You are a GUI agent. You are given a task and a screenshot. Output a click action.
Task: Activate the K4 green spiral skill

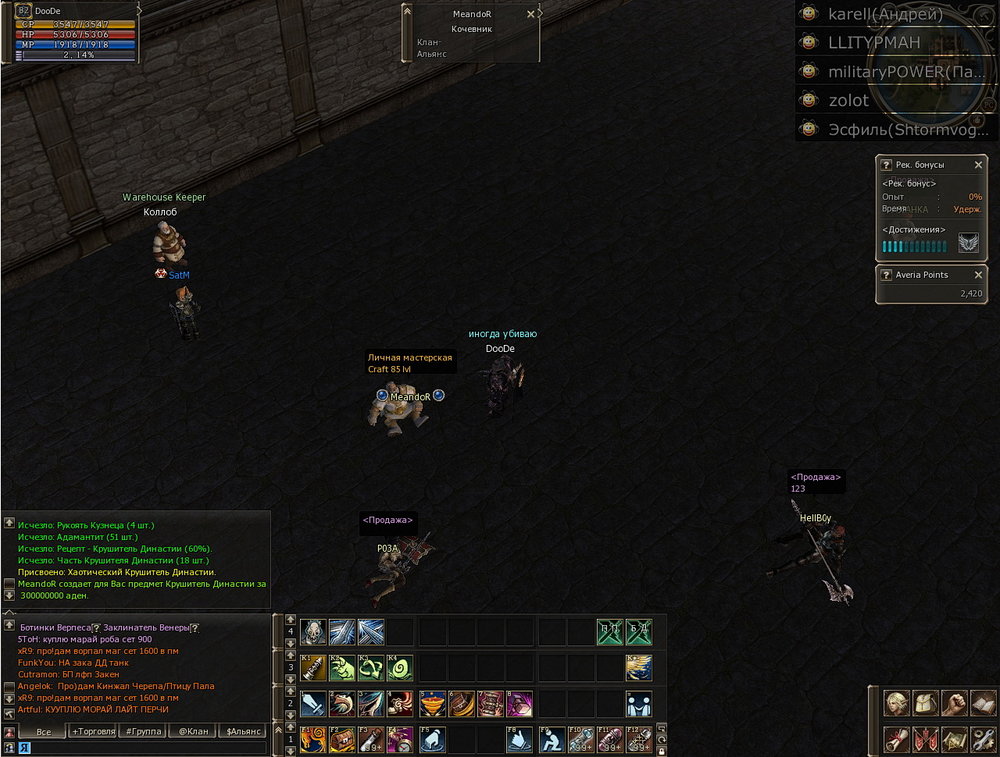pyautogui.click(x=400, y=668)
